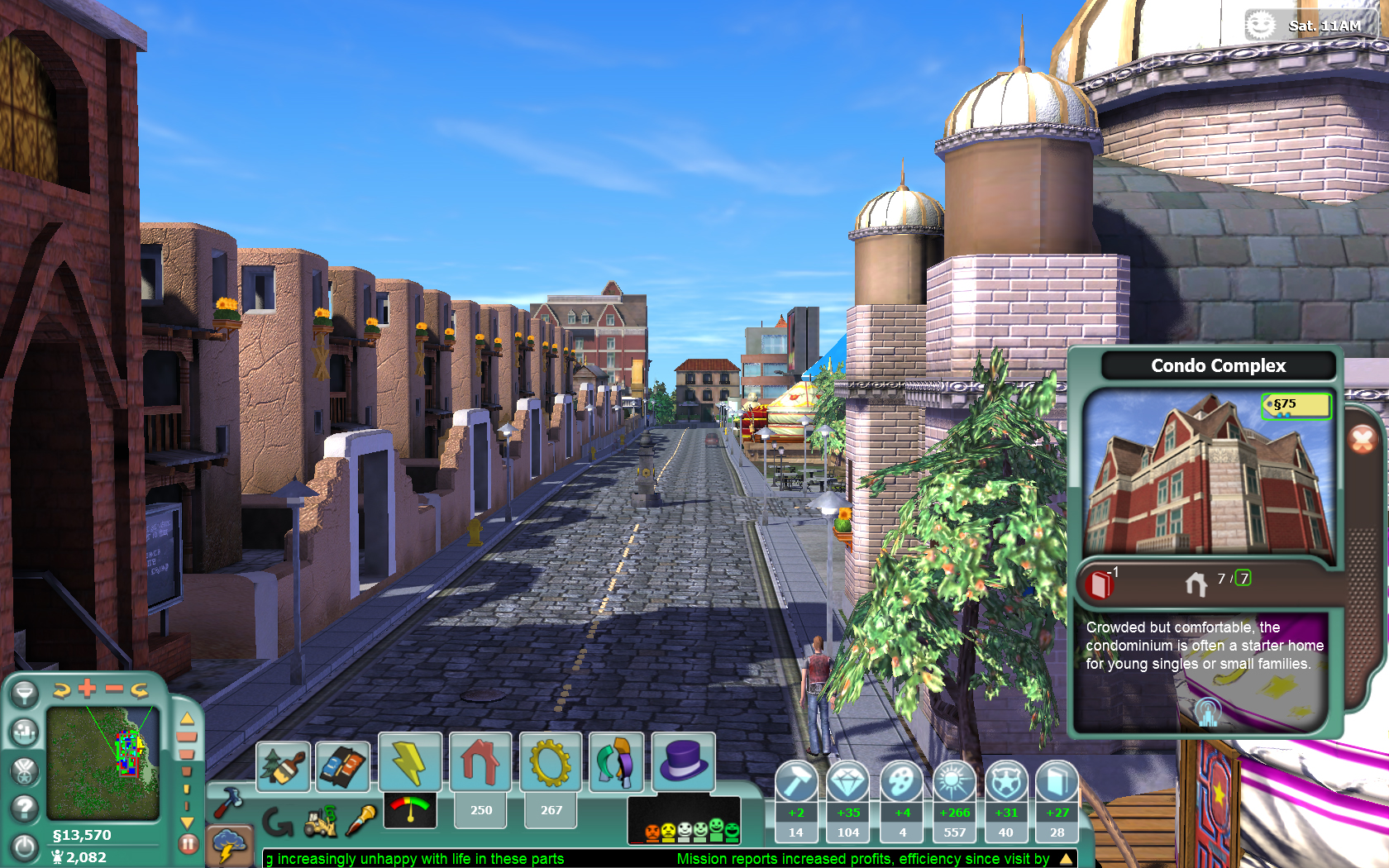Viewport: 1389px width, 868px height.
Task: Open the Power buildings lightning icon
Action: pyautogui.click(x=411, y=761)
